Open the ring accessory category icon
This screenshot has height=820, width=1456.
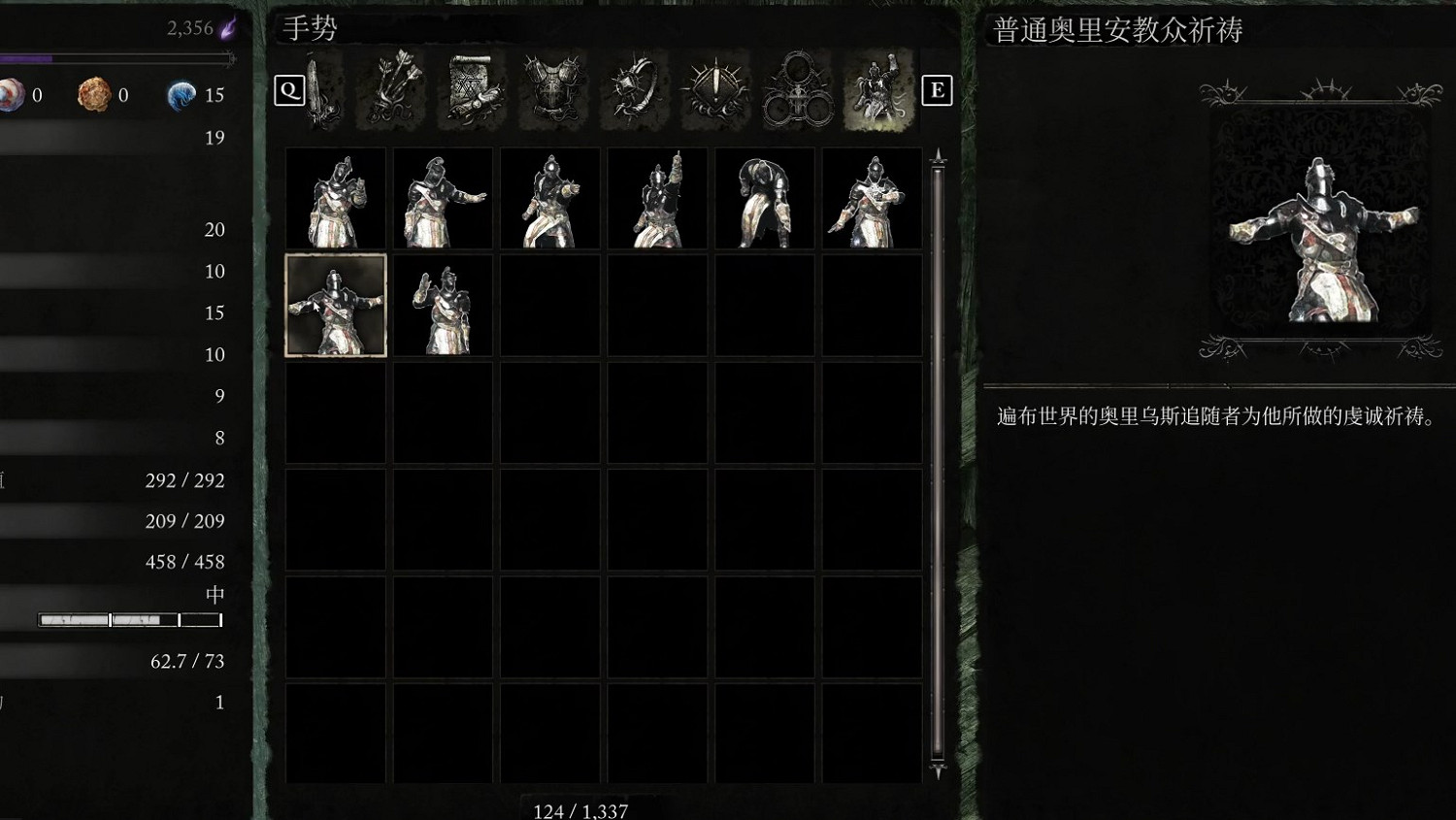pyautogui.click(x=636, y=92)
